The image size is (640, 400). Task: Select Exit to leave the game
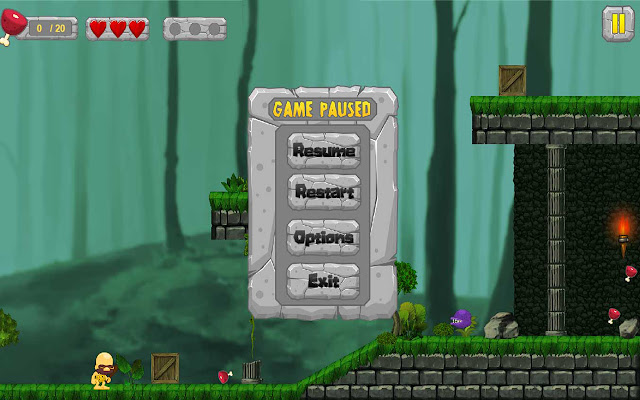click(323, 281)
